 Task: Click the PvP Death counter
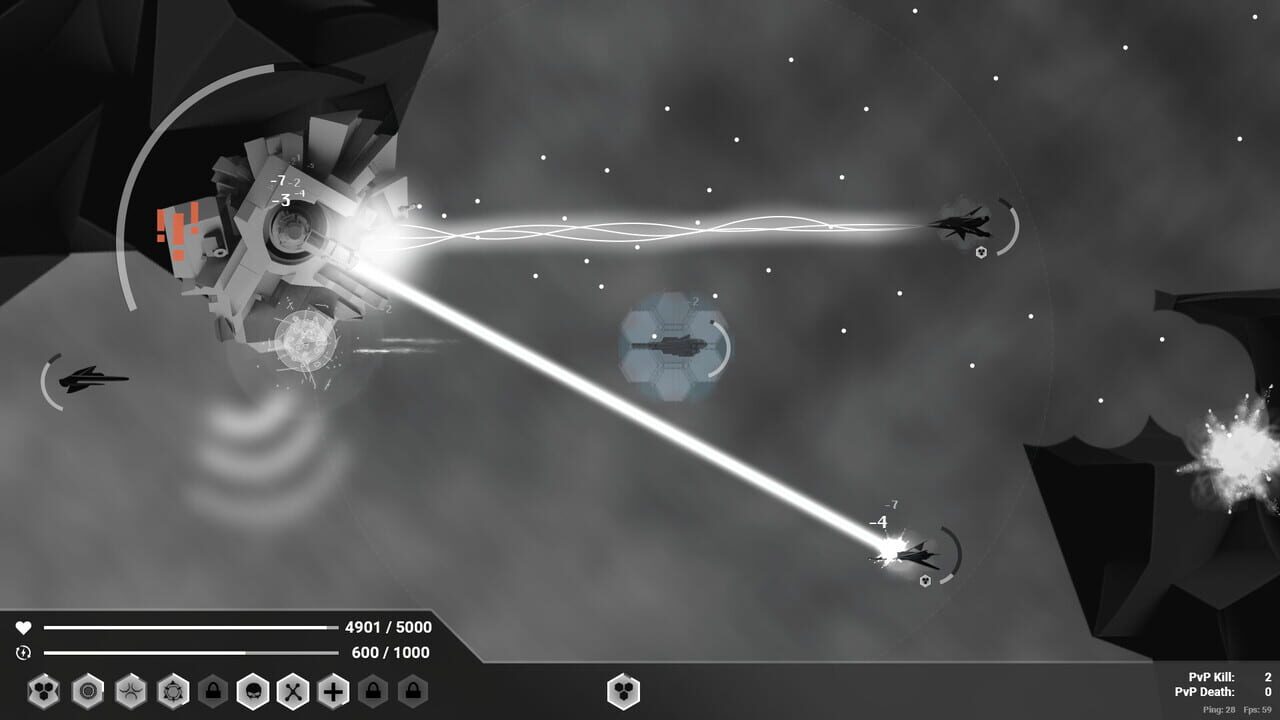pyautogui.click(x=1205, y=689)
